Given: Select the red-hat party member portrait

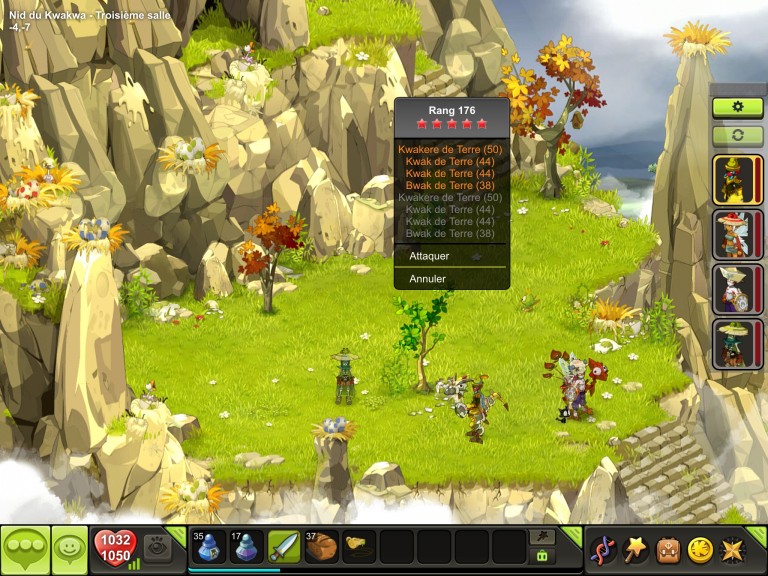Looking at the screenshot, I should coord(737,235).
